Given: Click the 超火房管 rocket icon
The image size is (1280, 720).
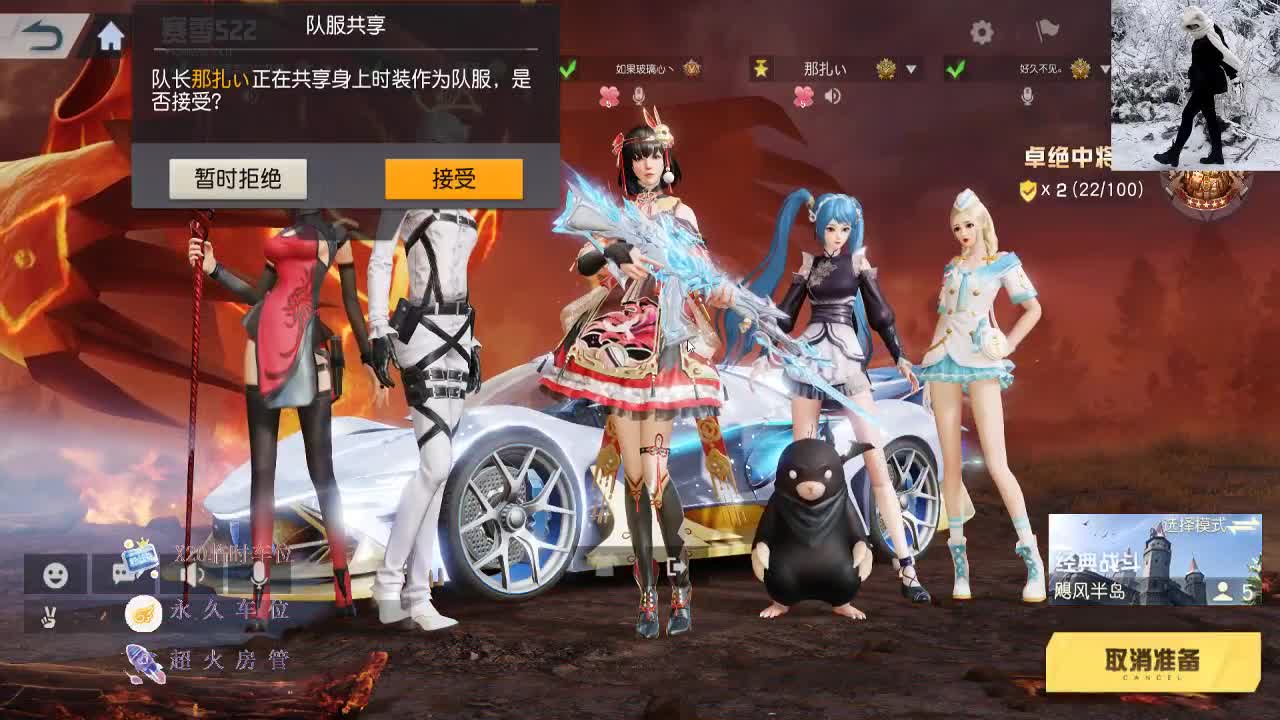Looking at the screenshot, I should tap(142, 660).
